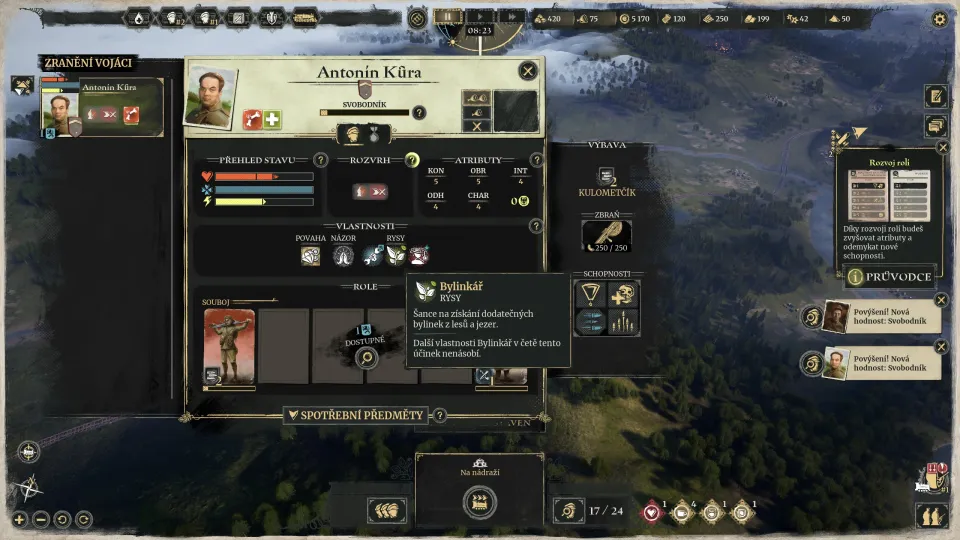Open the Kulometčík equipment role icon
Screen dimensions: 960x540
click(605, 178)
